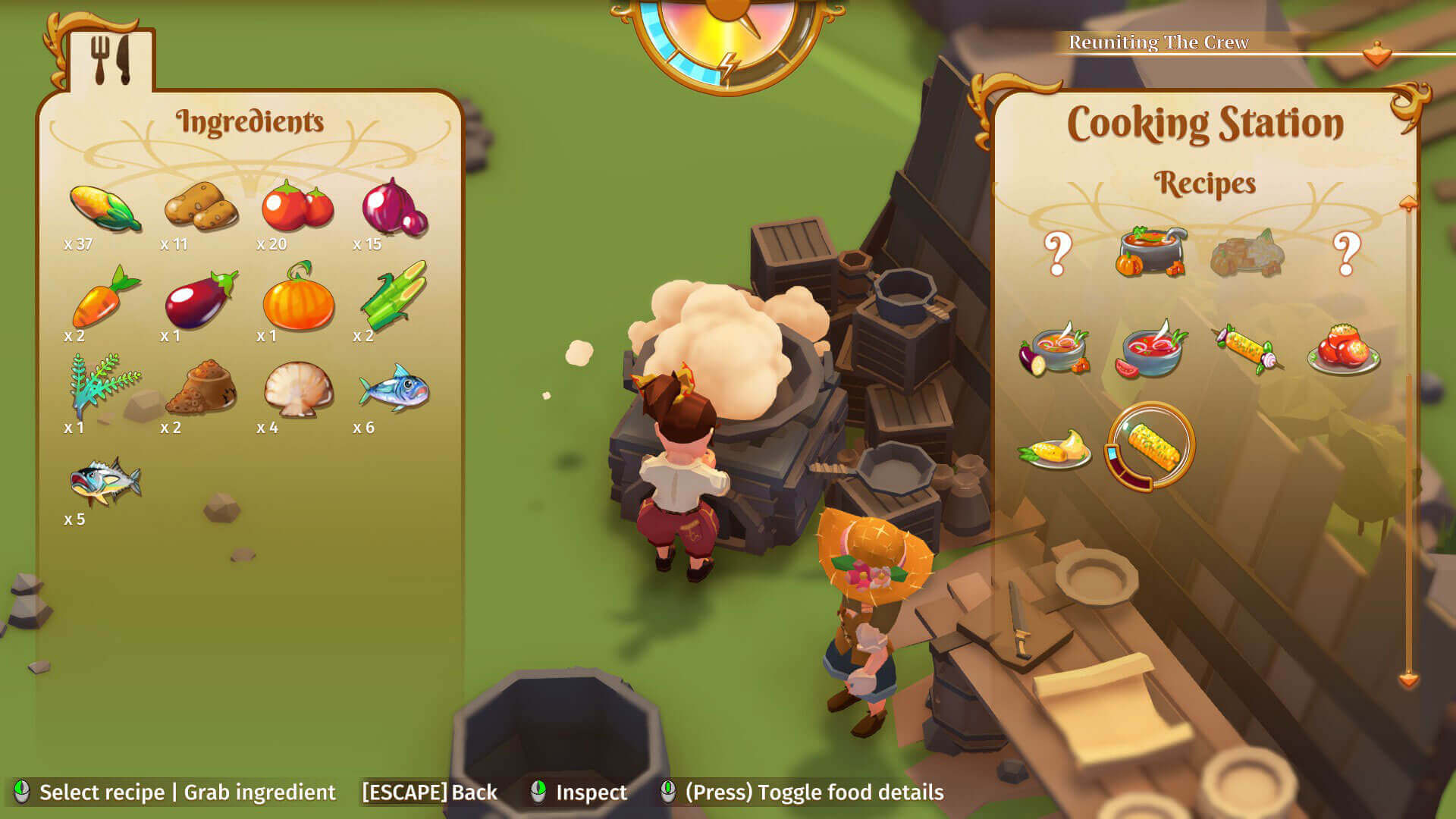Select the pumpkin stew recipe
Screen dimensions: 1456x819
[x=1150, y=252]
